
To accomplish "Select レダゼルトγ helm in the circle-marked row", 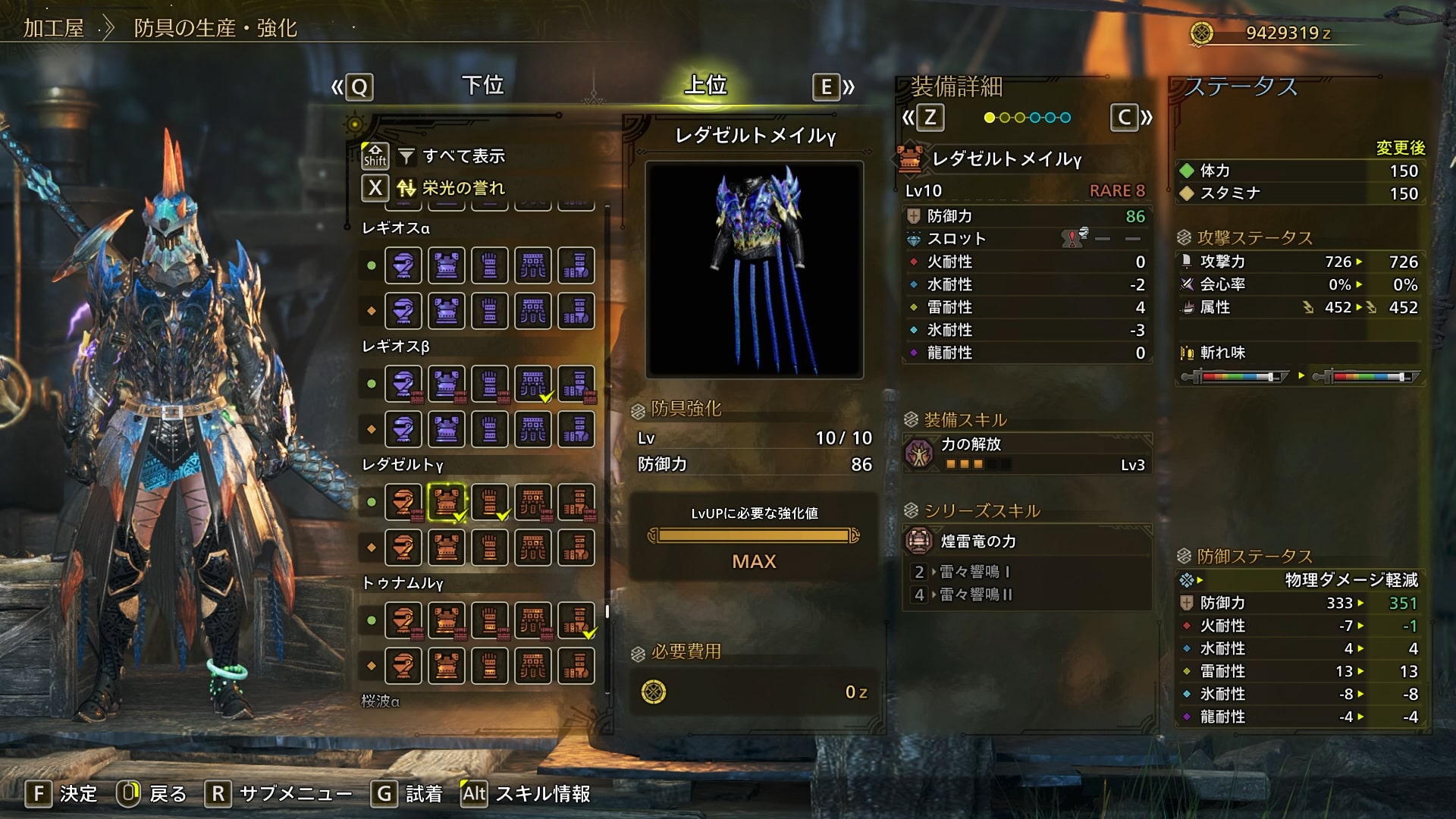I will coord(403,502).
